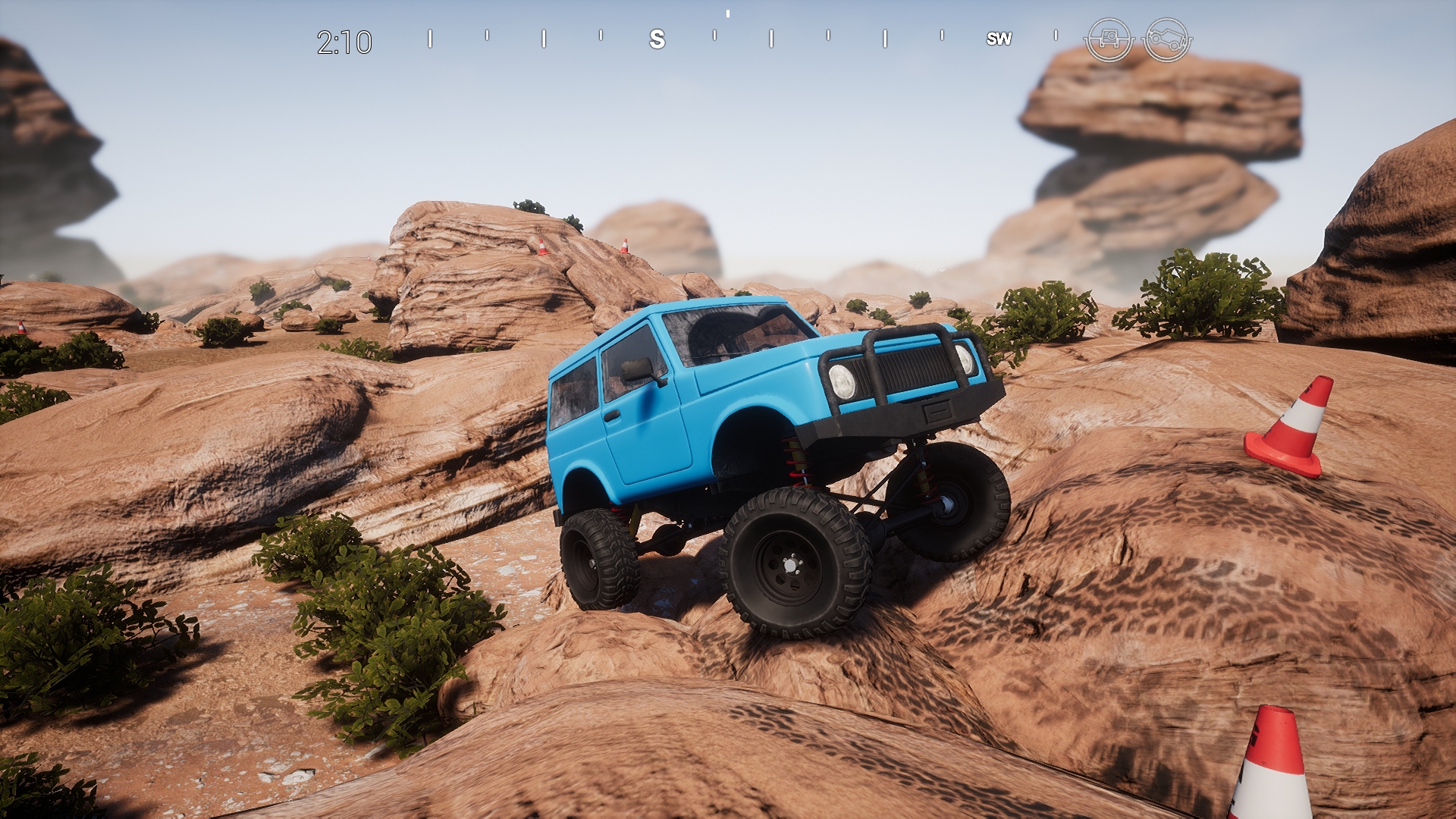This screenshot has height=819, width=1456.
Task: Click the S marker on the compass
Action: coord(657,39)
